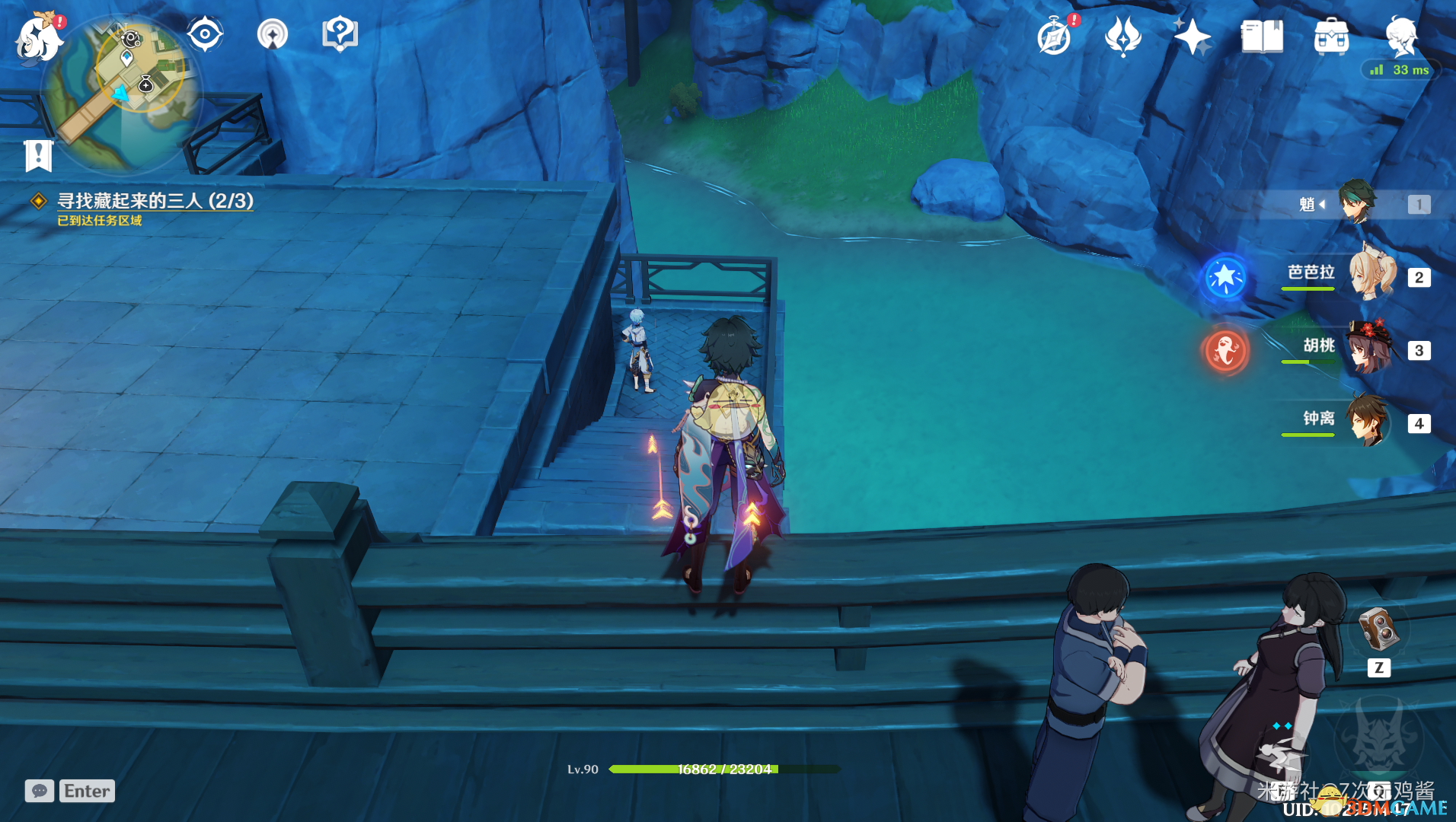Image resolution: width=1456 pixels, height=822 pixels.
Task: Open the wireless signal co-op icon
Action: click(272, 34)
